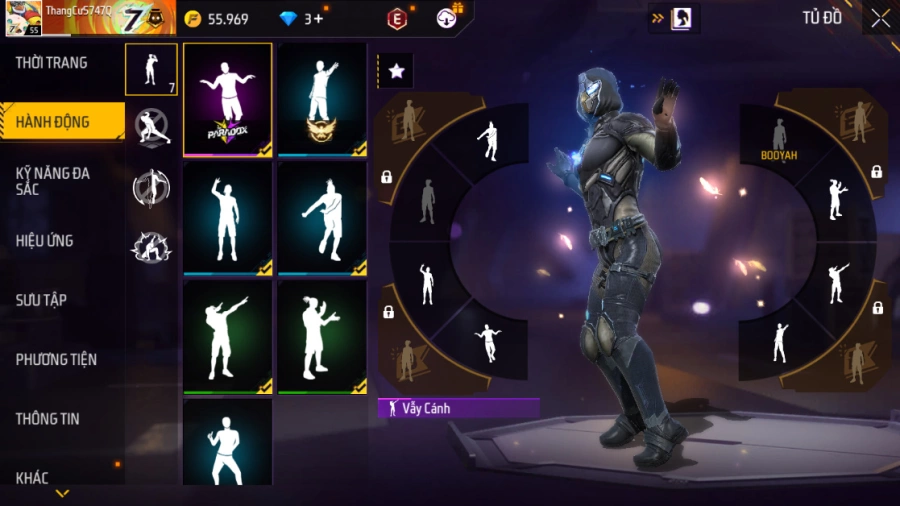The image size is (900, 506).
Task: Close the Tủ Đồ wardrobe screen
Action: point(880,18)
